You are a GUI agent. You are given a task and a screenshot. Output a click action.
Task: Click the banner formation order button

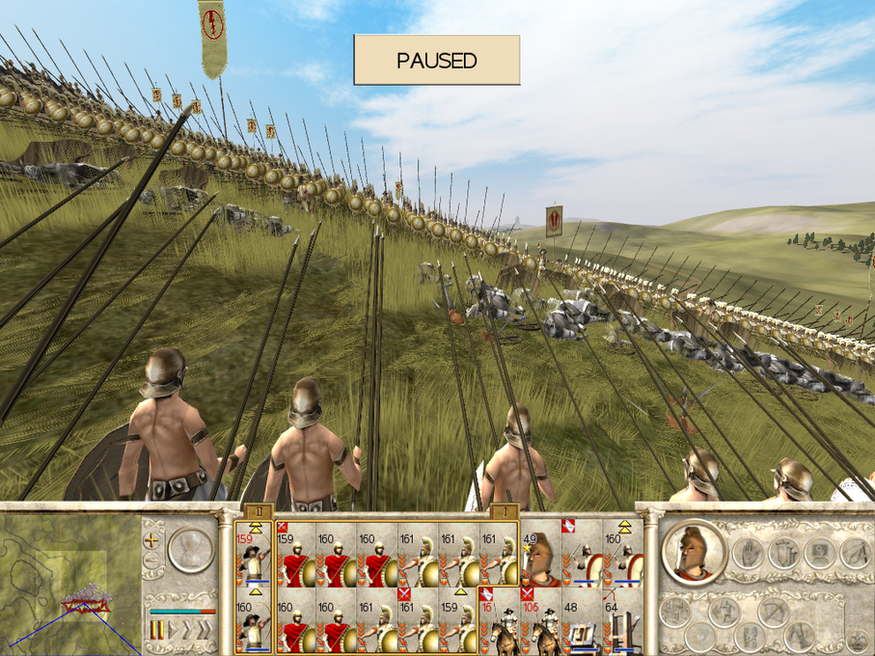pos(783,552)
